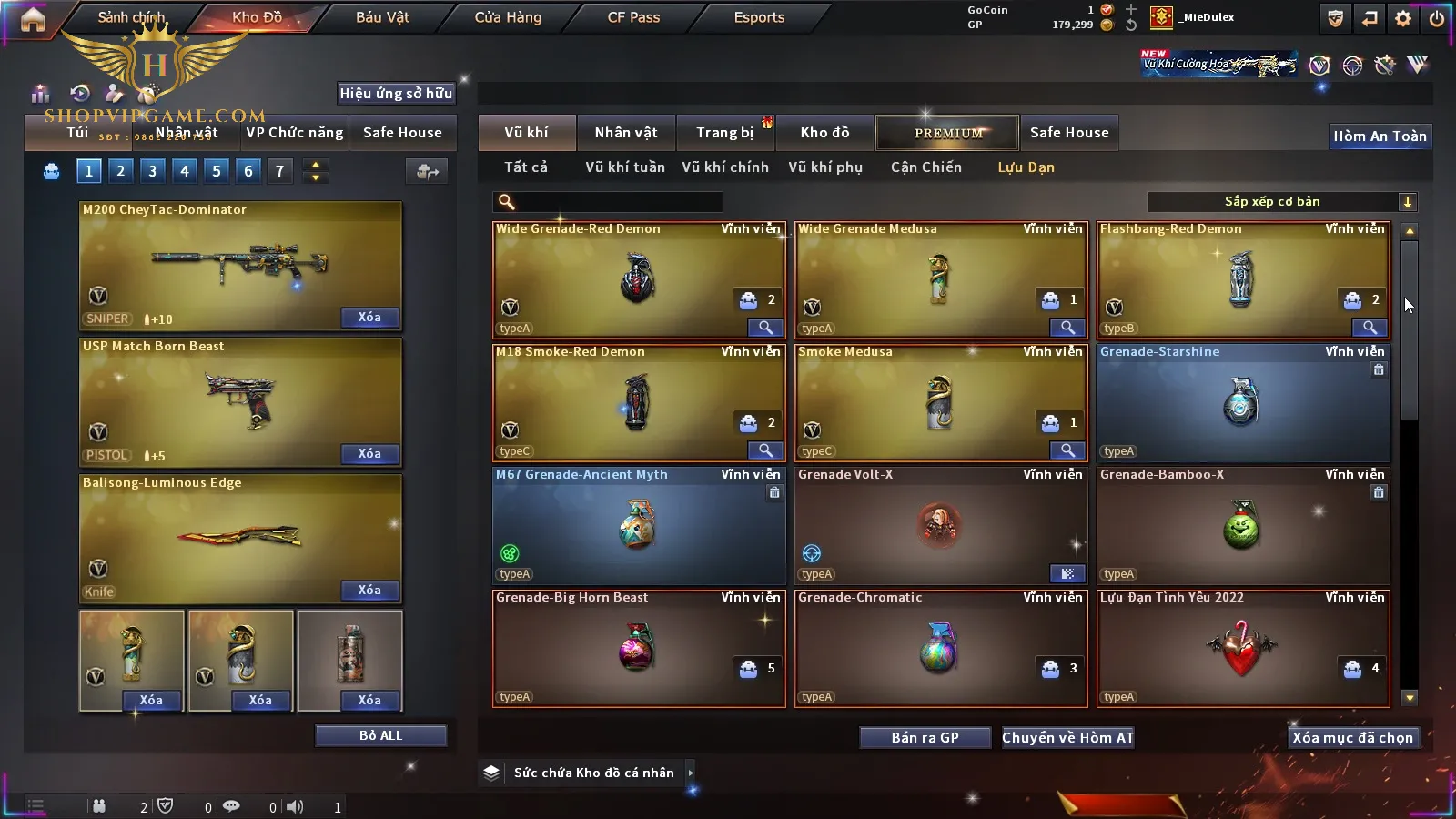Delete selection with Xóa mục đã chọn
The image size is (1456, 819).
(x=1352, y=737)
